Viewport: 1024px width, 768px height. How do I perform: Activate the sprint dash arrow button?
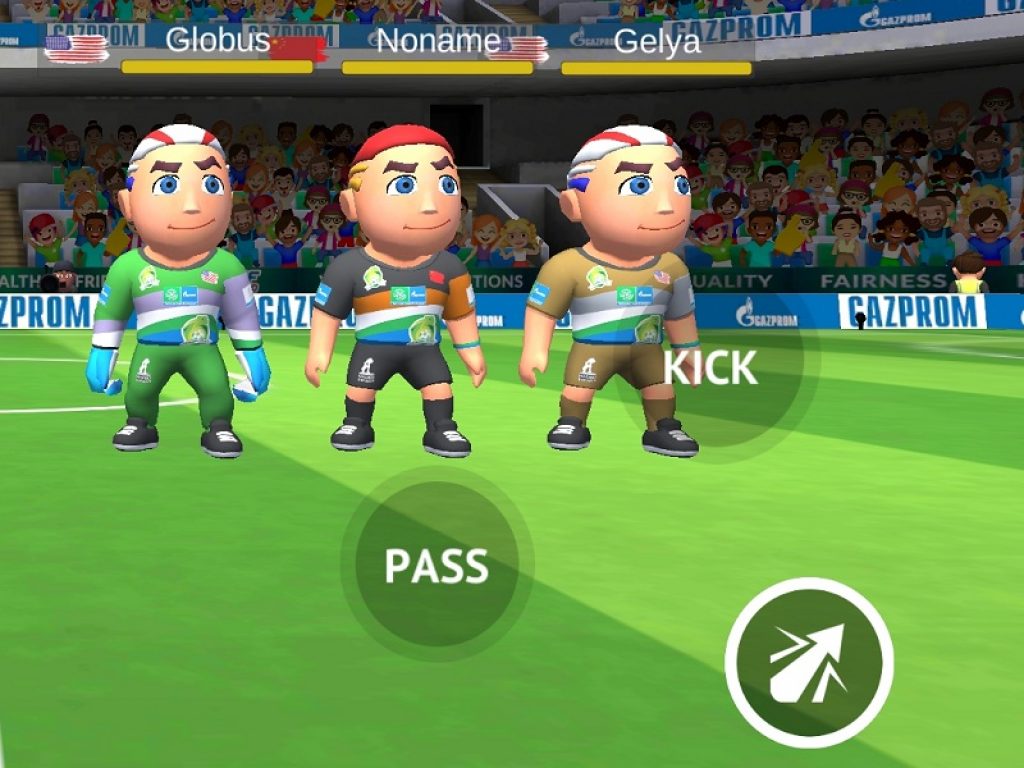point(809,662)
